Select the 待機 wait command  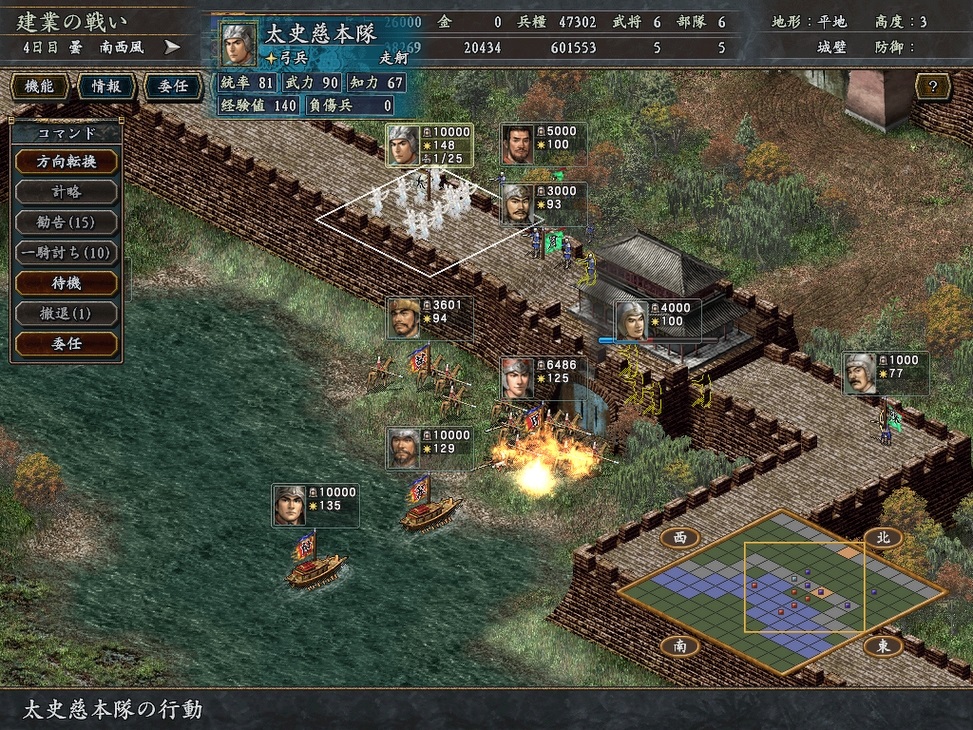66,283
